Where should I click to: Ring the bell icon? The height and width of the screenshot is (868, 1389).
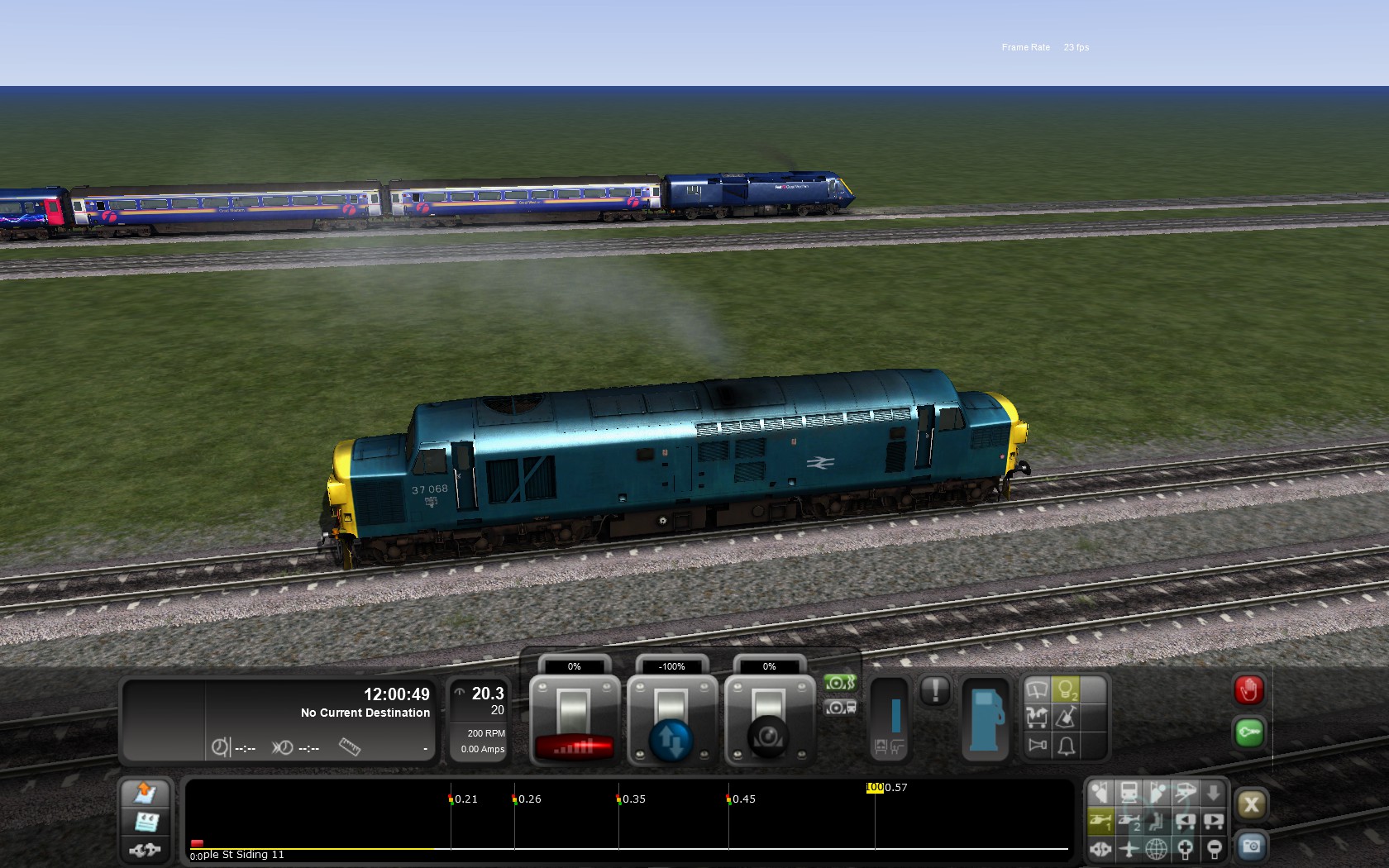point(1067,746)
